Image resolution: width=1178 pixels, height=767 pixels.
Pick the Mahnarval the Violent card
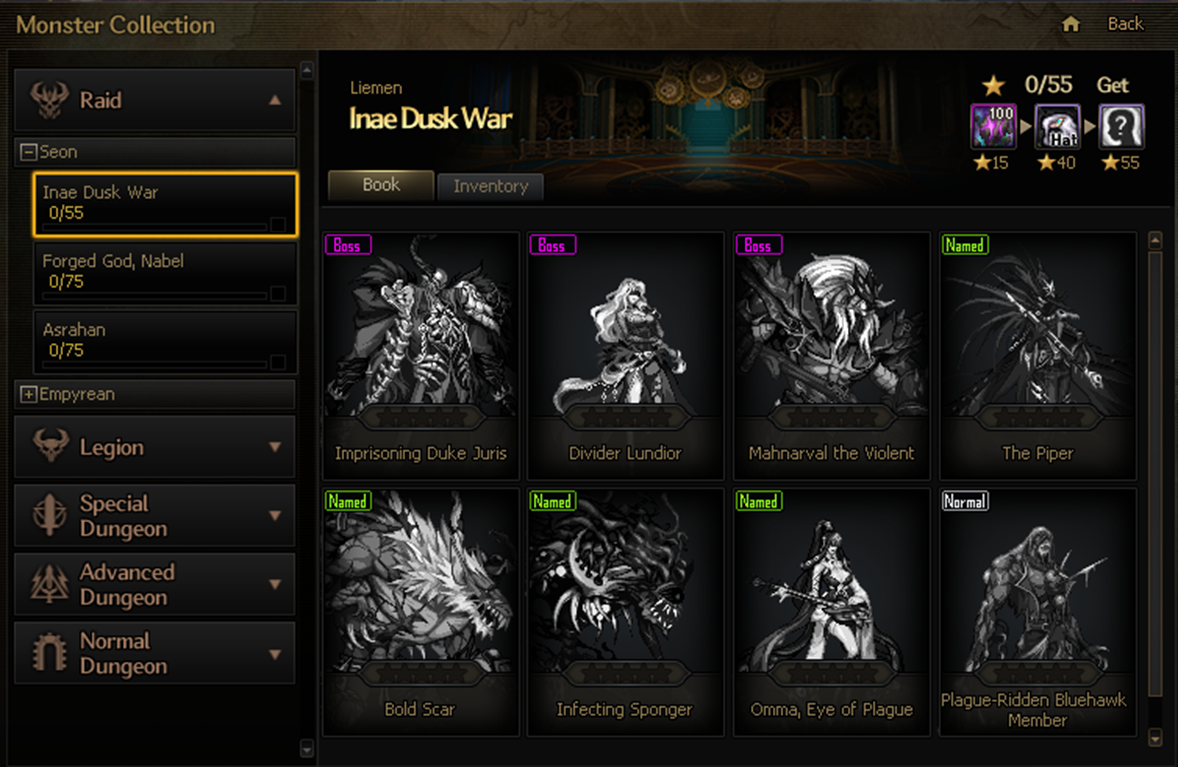(x=831, y=355)
